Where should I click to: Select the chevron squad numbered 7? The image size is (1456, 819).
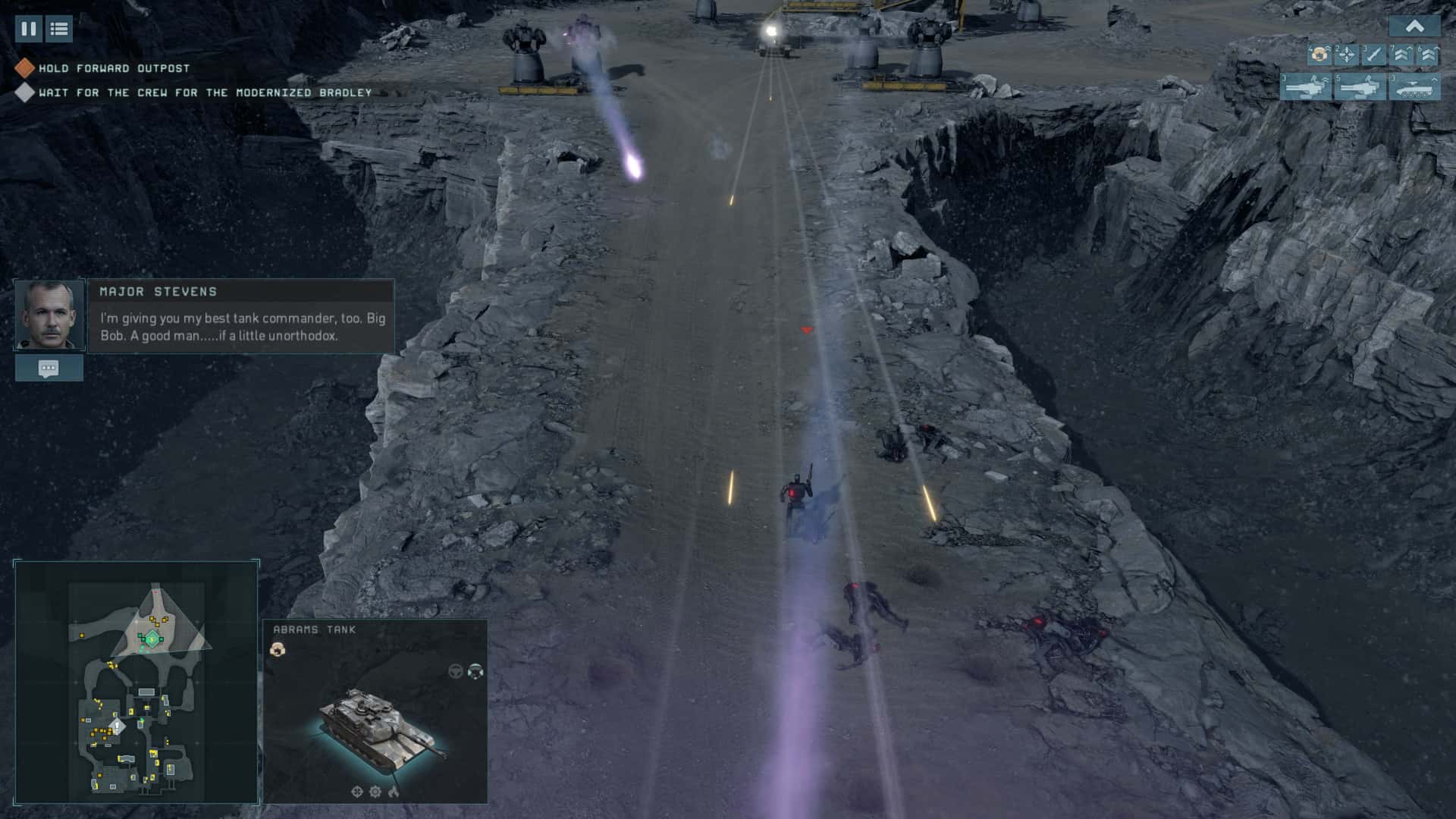1401,55
